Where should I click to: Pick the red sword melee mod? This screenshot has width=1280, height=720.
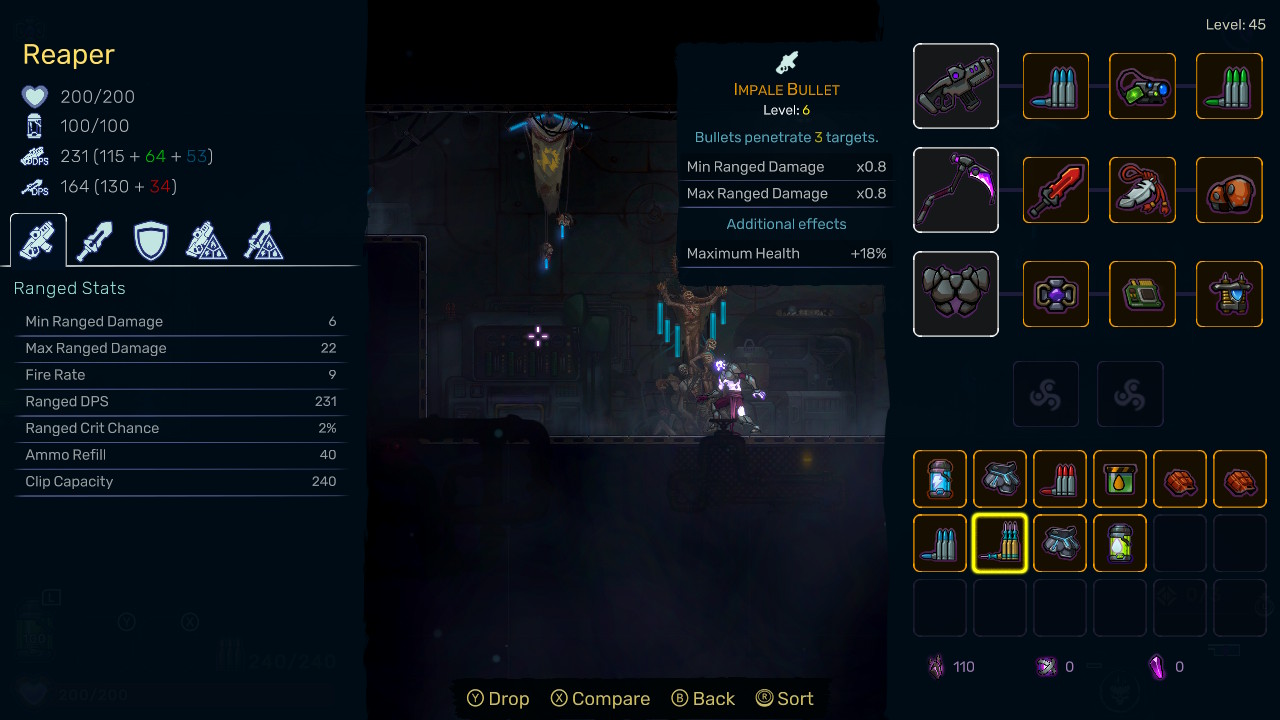[1056, 190]
